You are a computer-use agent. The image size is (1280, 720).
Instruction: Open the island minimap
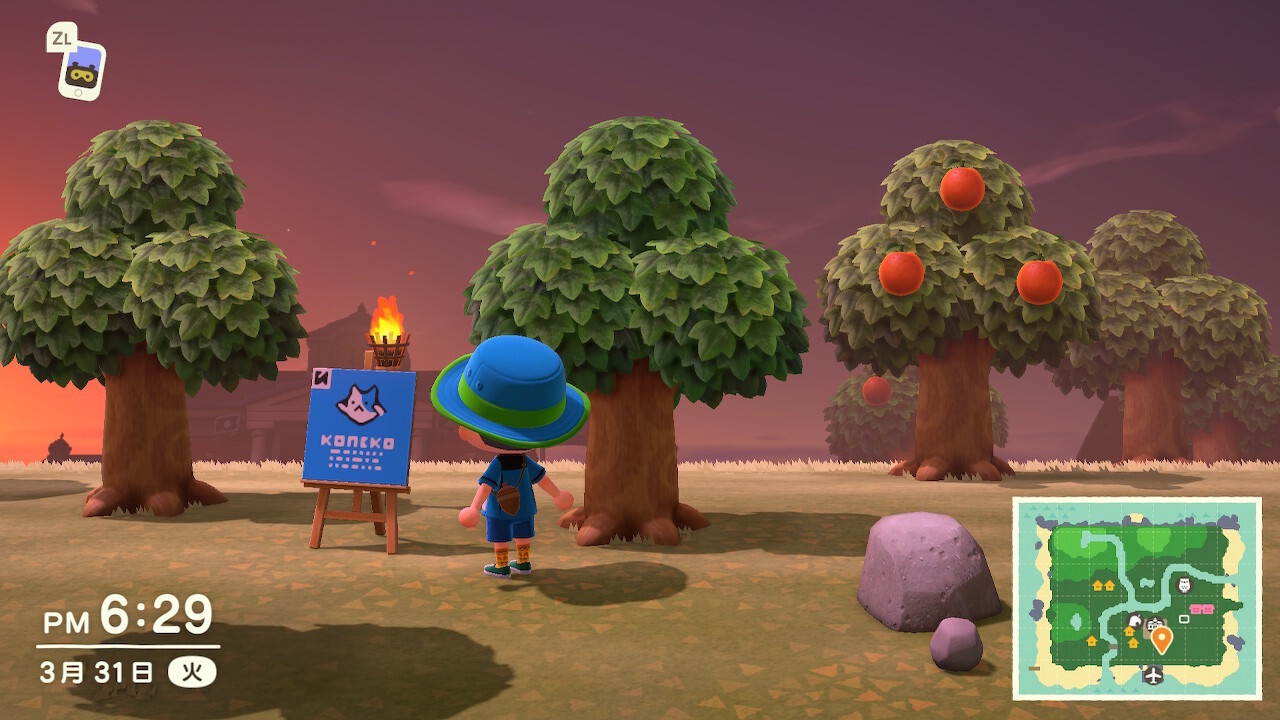pyautogui.click(x=1136, y=598)
